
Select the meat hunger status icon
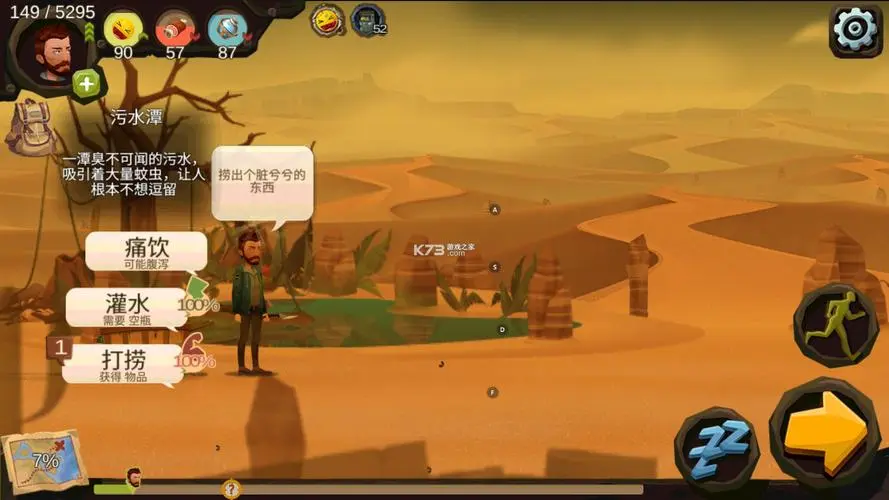click(175, 30)
